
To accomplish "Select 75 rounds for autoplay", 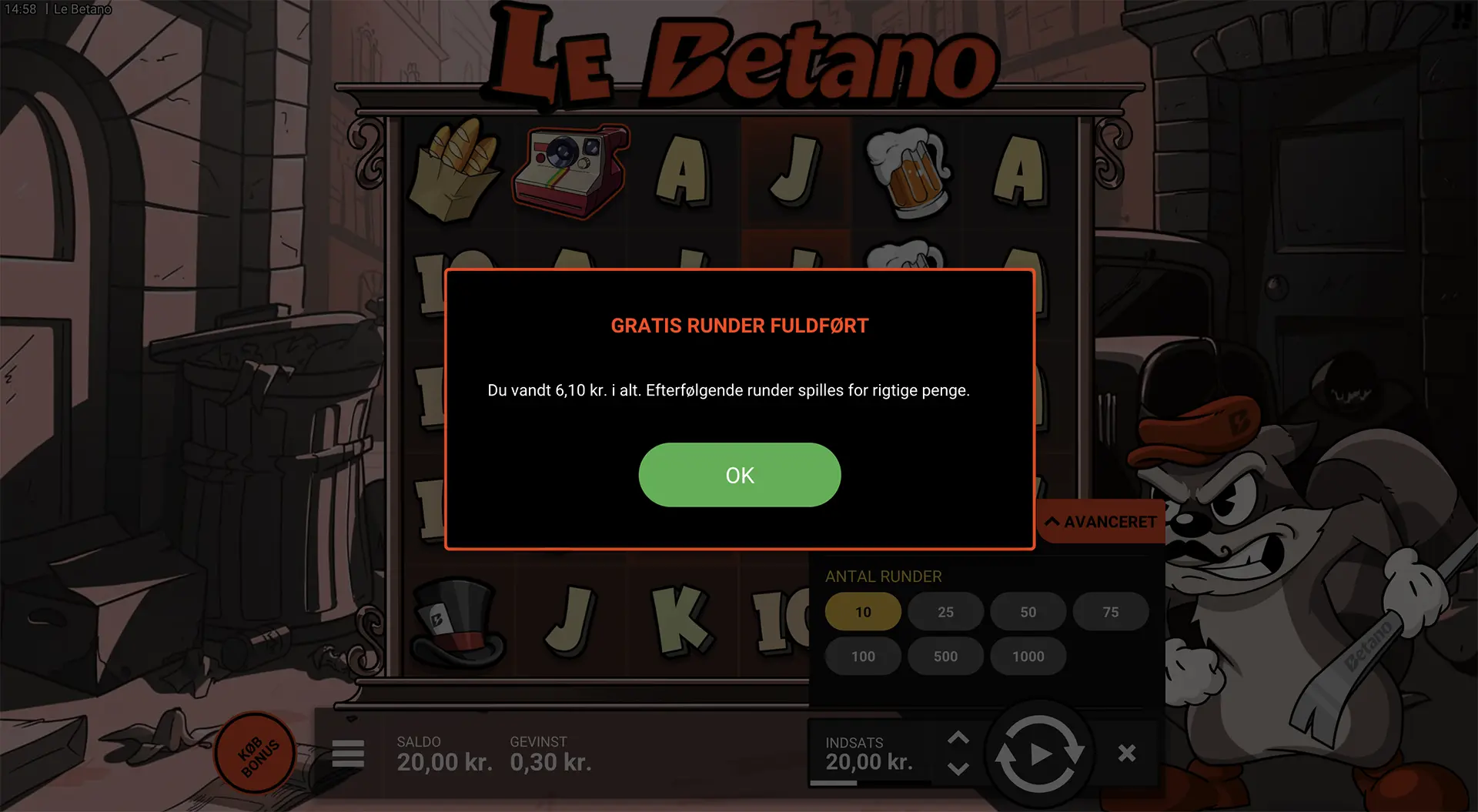I will [x=1111, y=611].
